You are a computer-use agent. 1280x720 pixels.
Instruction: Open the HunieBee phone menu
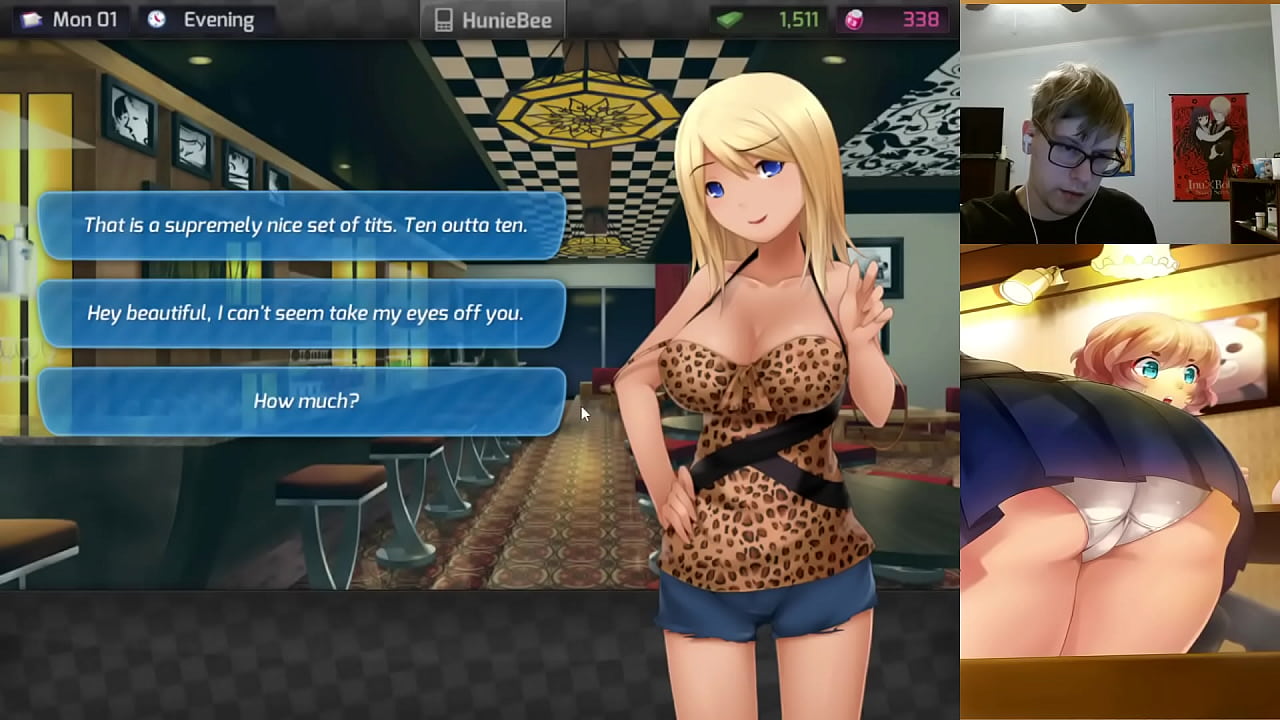tap(493, 20)
